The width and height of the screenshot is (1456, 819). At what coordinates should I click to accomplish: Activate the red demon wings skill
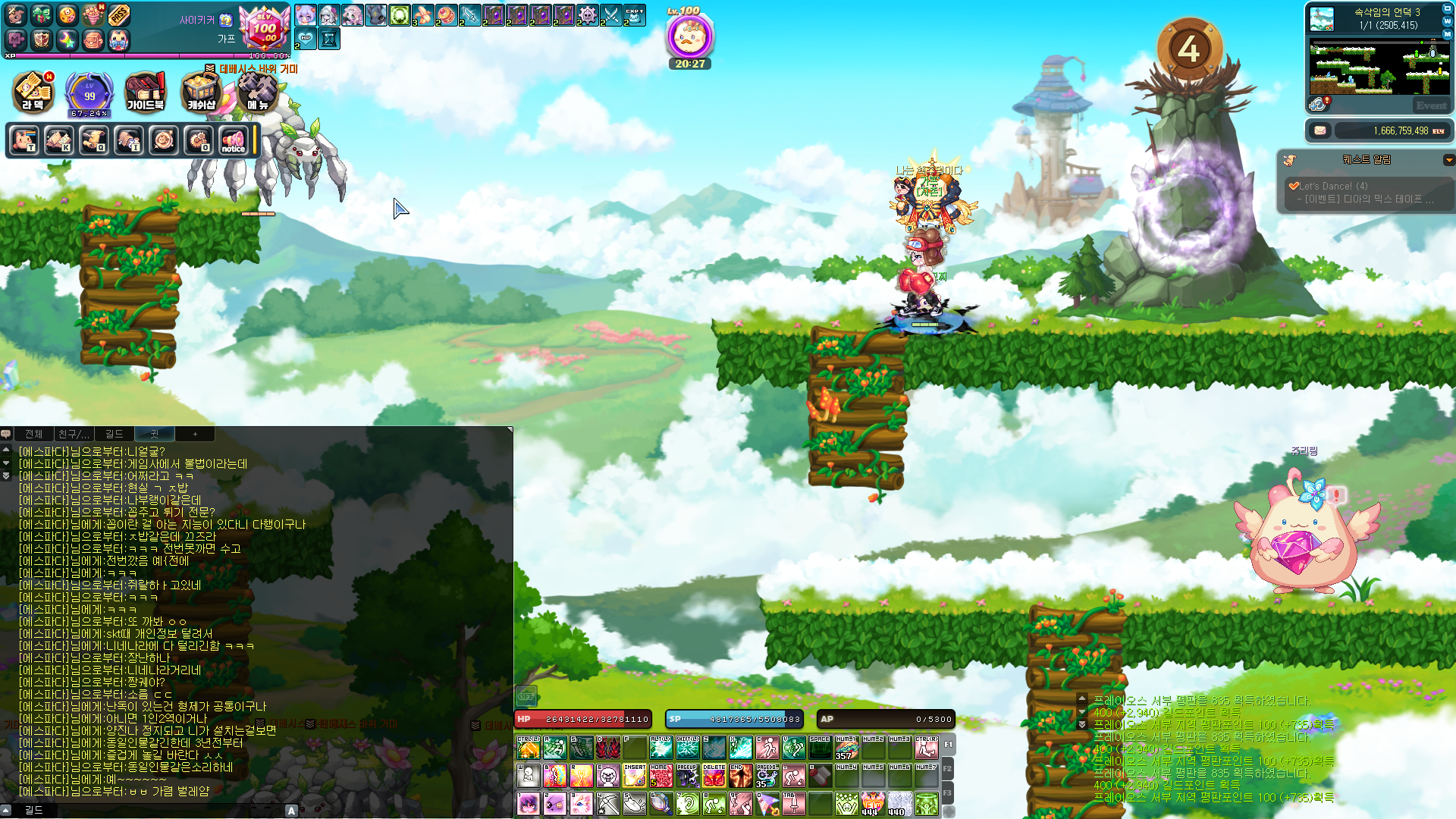[608, 748]
